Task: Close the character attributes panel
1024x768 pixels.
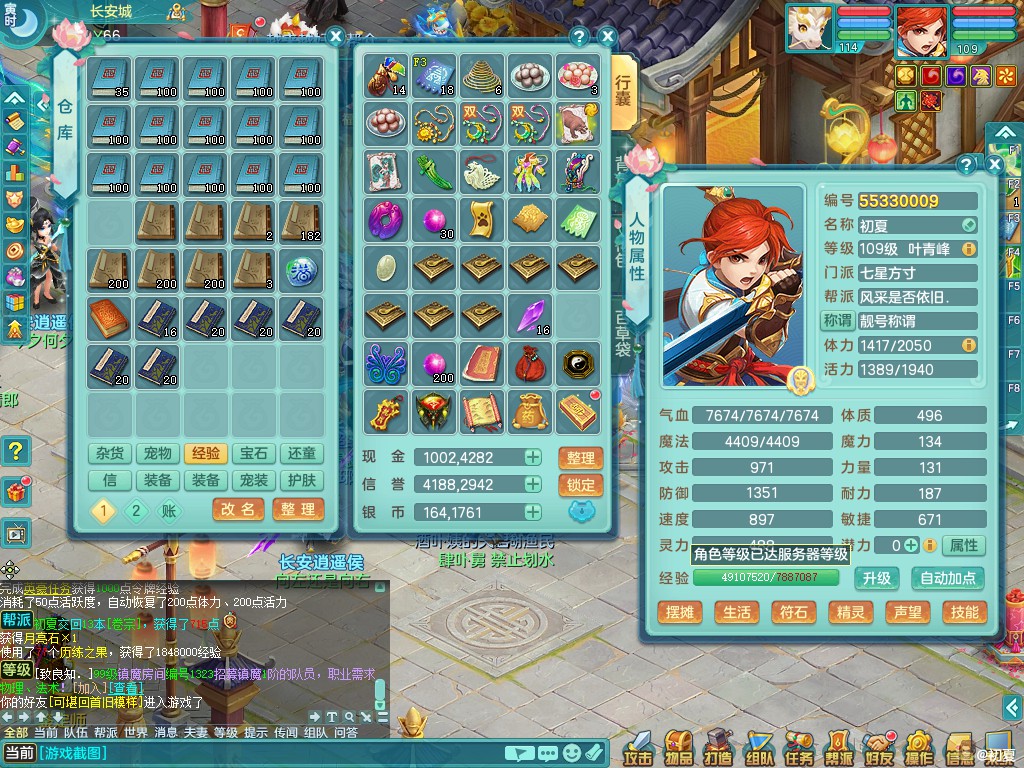Action: click(995, 164)
